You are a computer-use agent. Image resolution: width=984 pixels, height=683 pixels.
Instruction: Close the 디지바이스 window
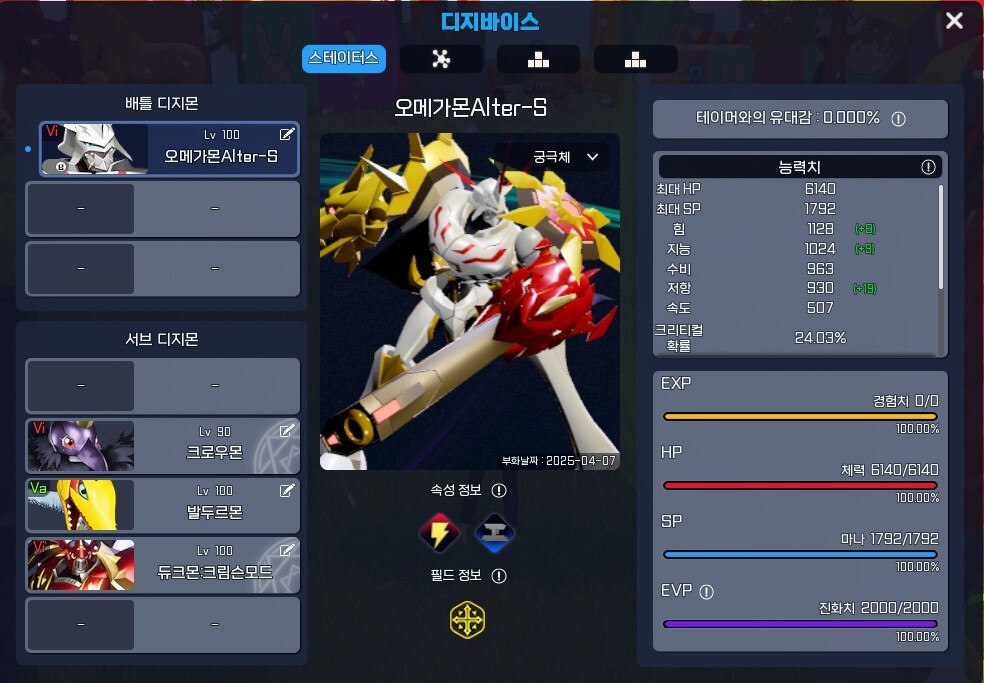coord(954,20)
